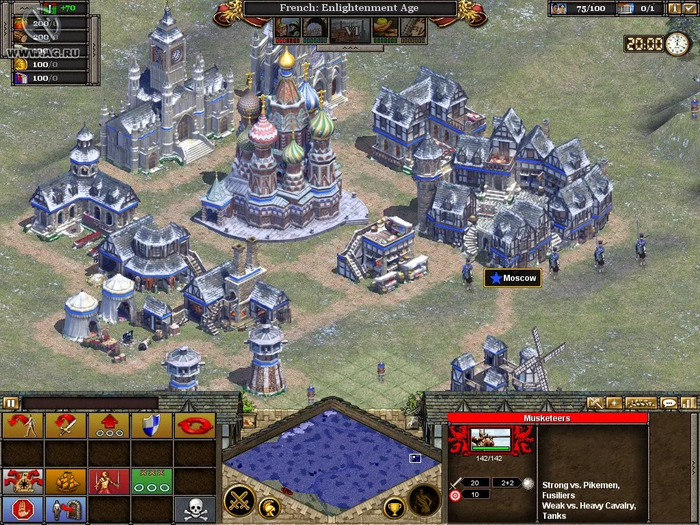
Task: Click the golden trophy button
Action: 394,507
